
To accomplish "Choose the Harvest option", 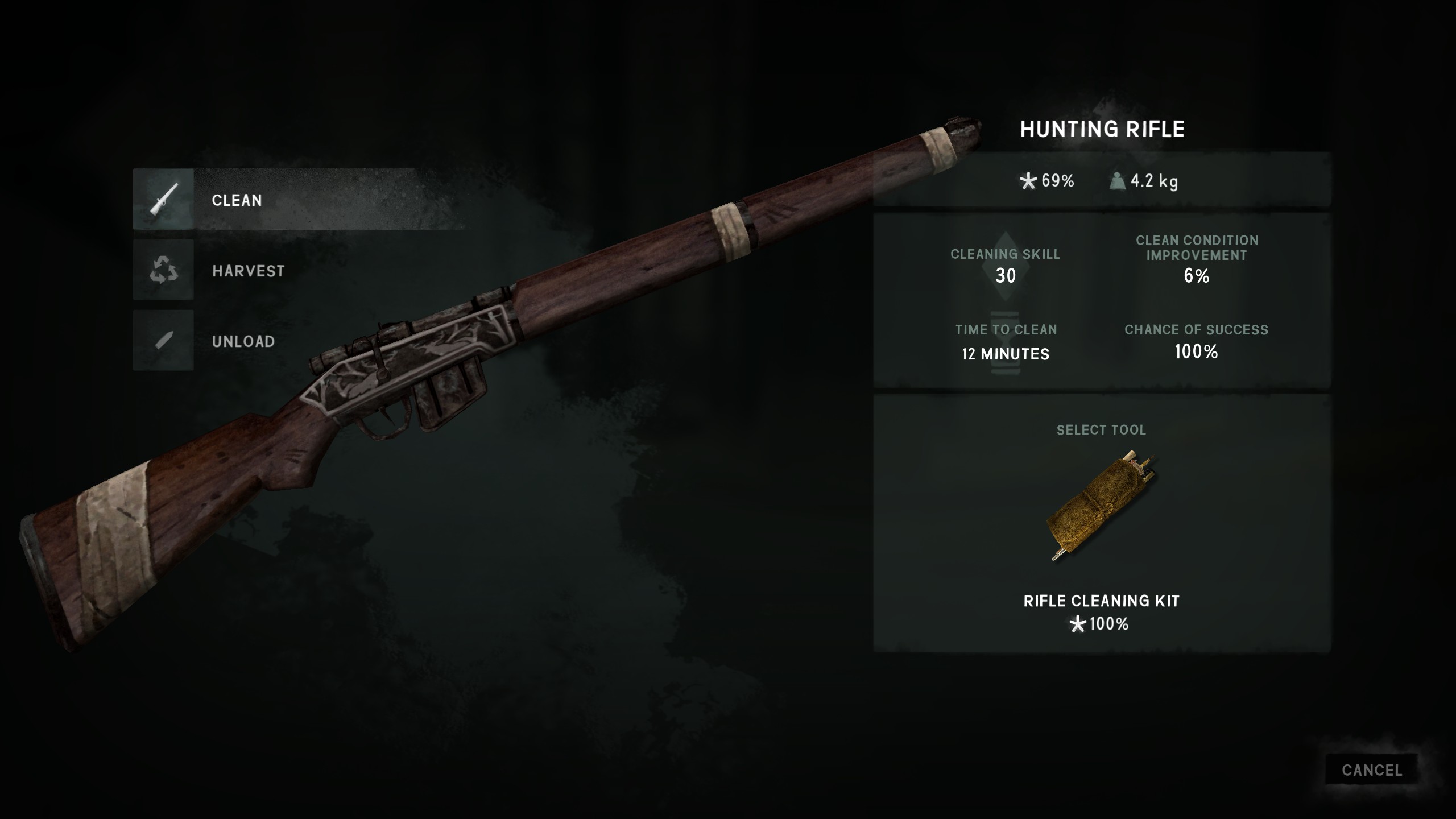I will 248,270.
